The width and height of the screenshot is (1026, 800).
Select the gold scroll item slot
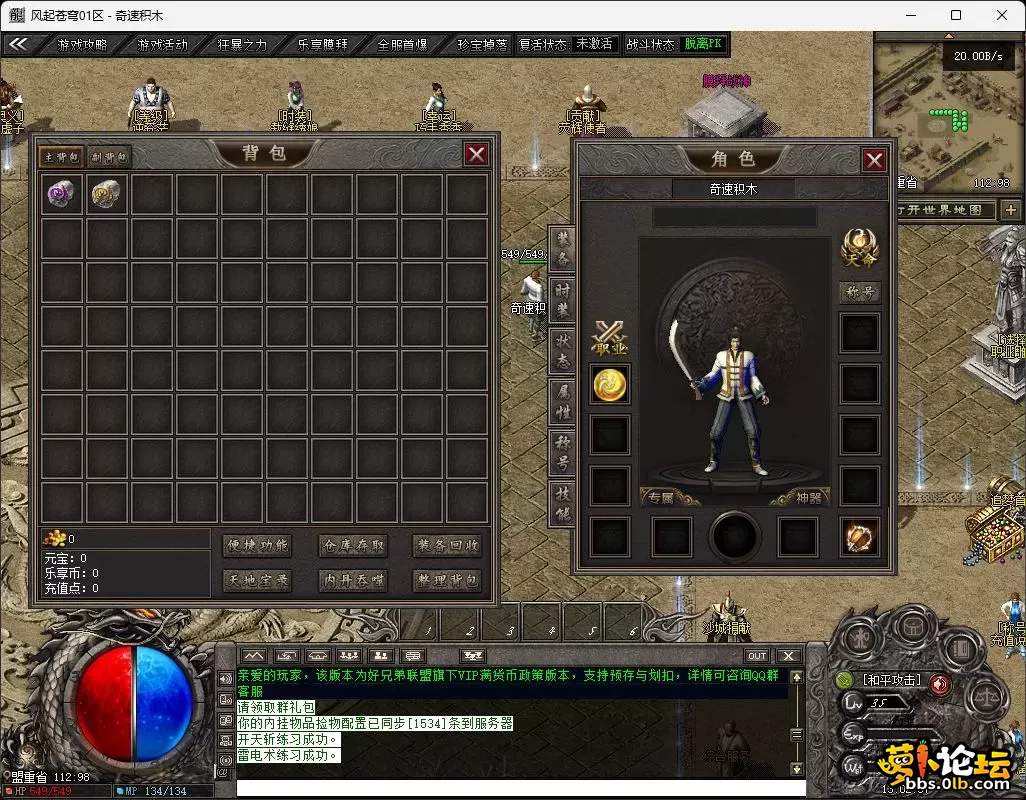[106, 194]
